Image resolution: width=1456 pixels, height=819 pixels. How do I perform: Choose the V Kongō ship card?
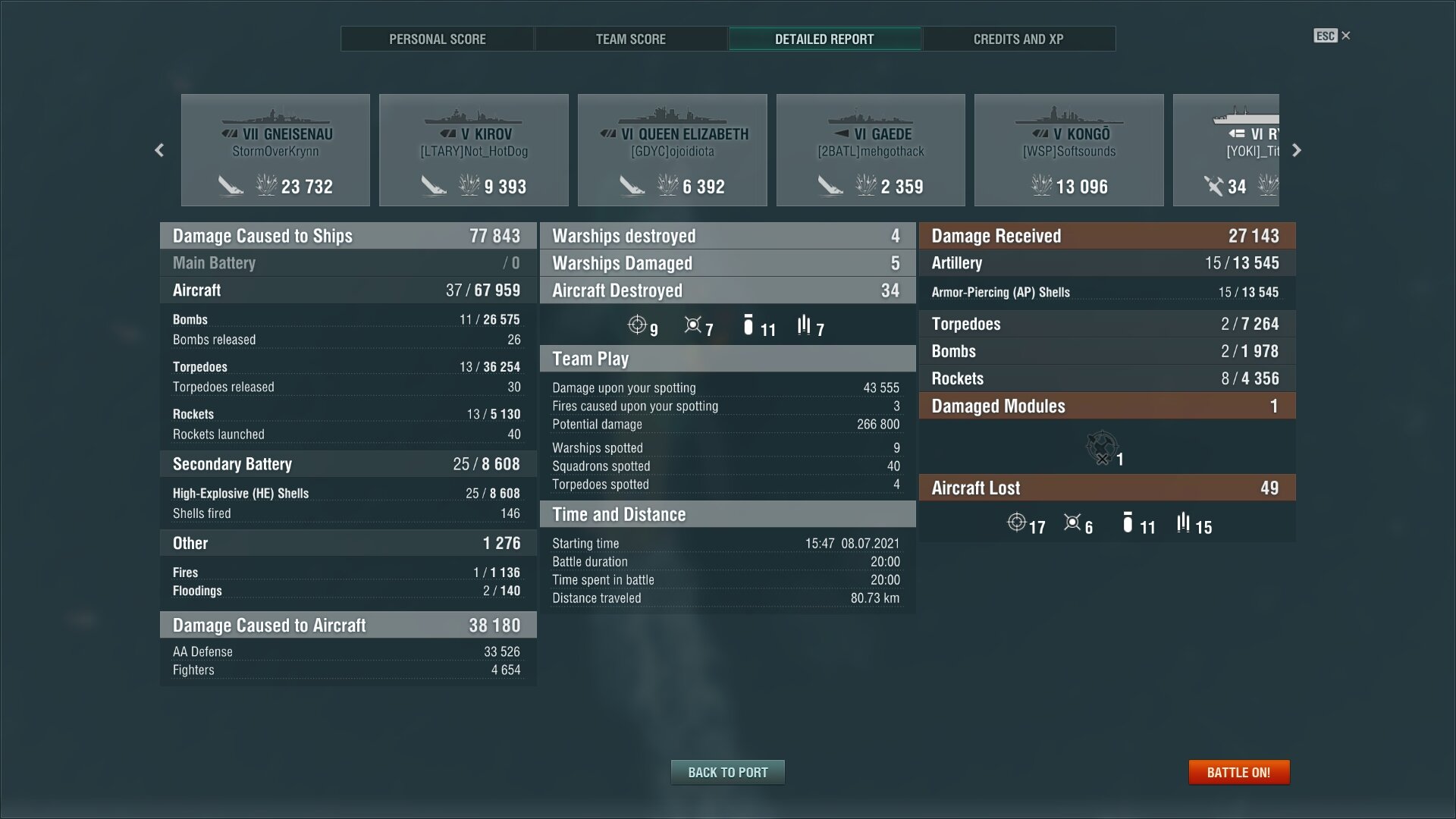1069,150
